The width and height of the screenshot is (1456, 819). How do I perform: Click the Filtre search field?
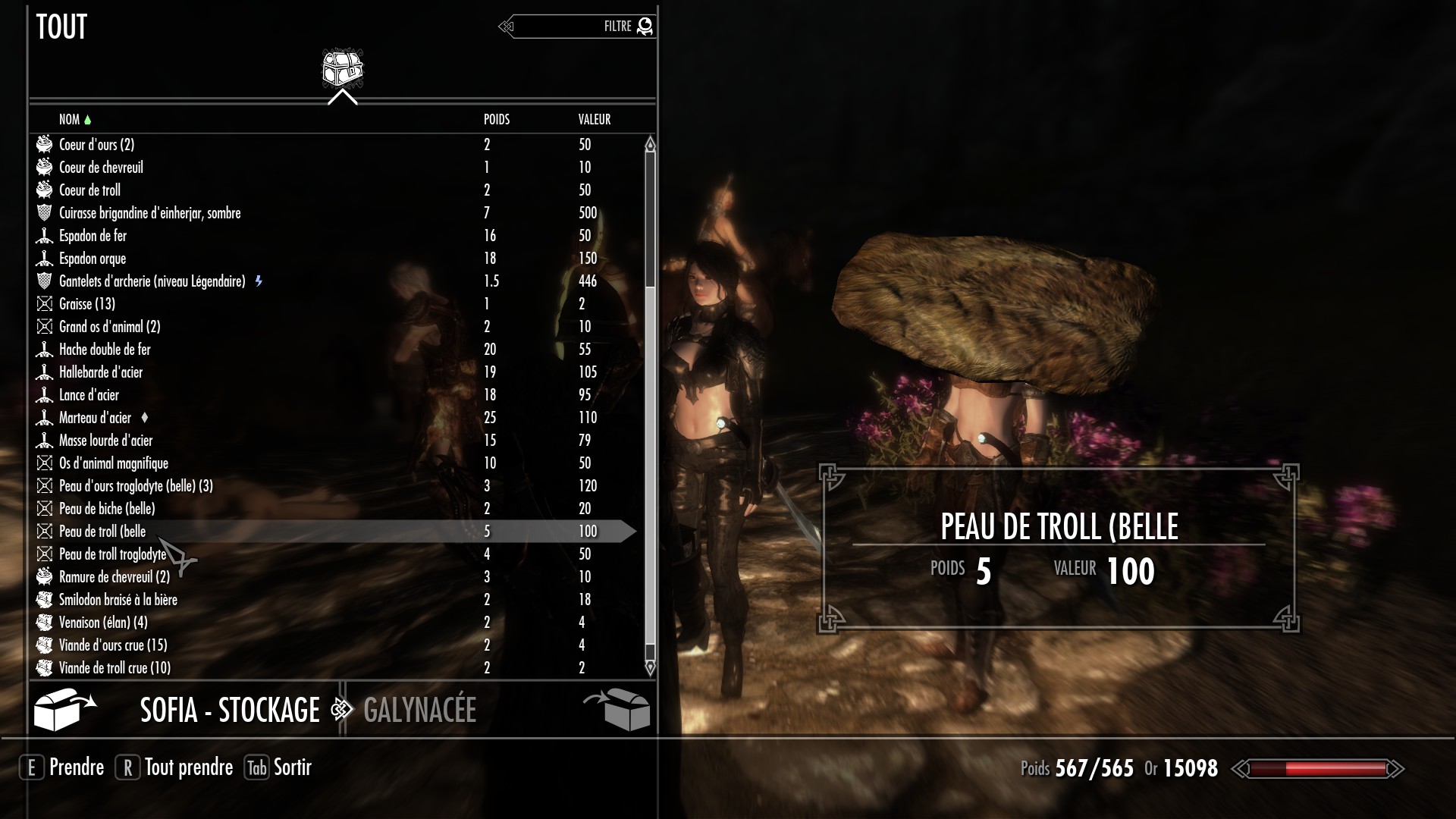pyautogui.click(x=576, y=27)
